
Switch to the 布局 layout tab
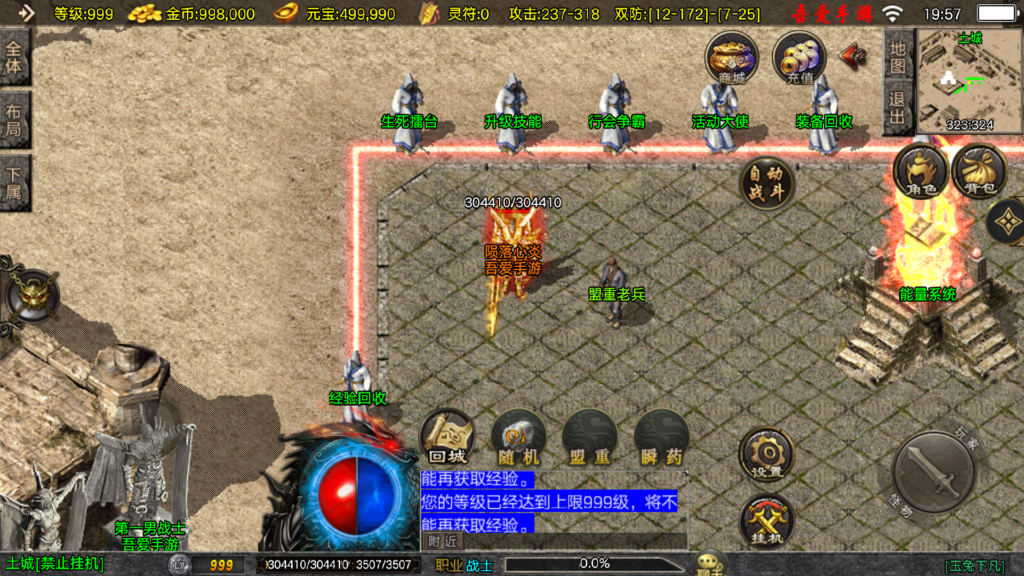(x=15, y=120)
